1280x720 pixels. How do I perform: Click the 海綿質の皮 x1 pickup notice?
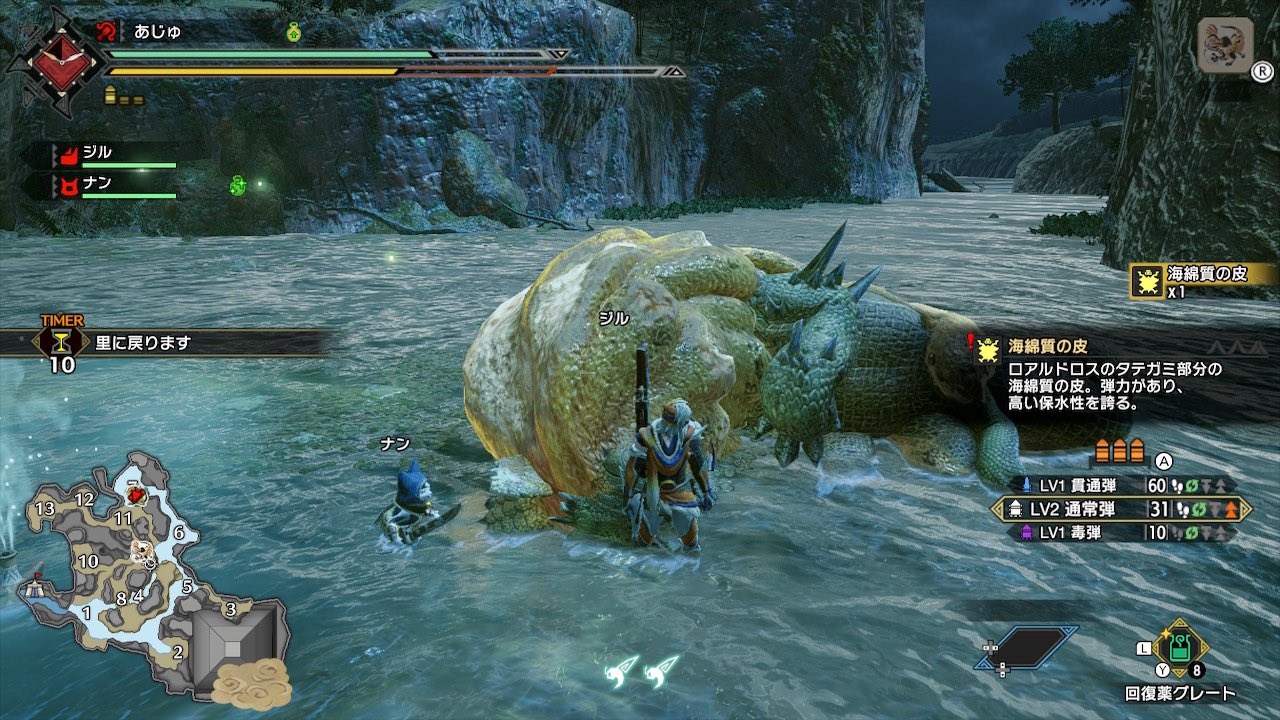pos(1200,281)
